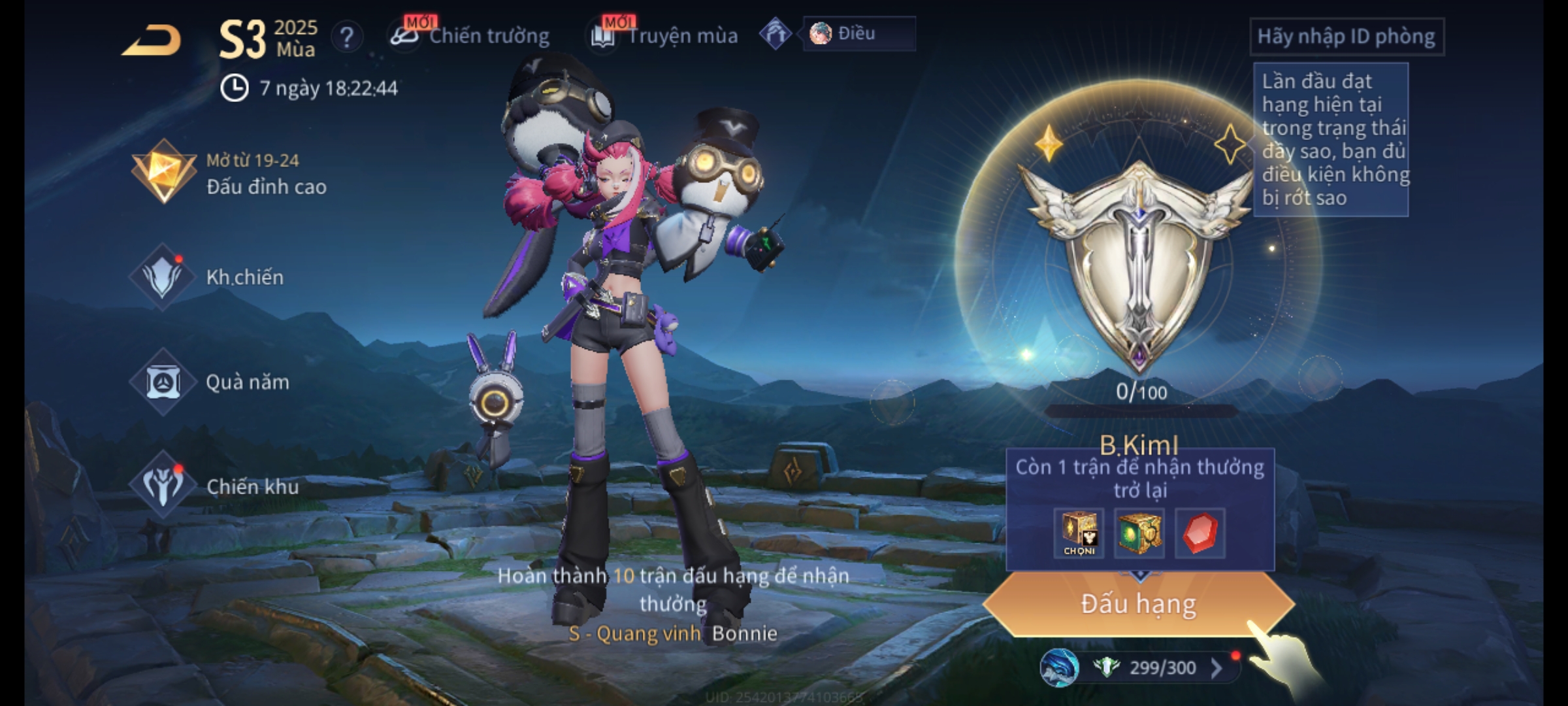Image resolution: width=1568 pixels, height=706 pixels.
Task: Select the Điều player profile chip
Action: (858, 34)
